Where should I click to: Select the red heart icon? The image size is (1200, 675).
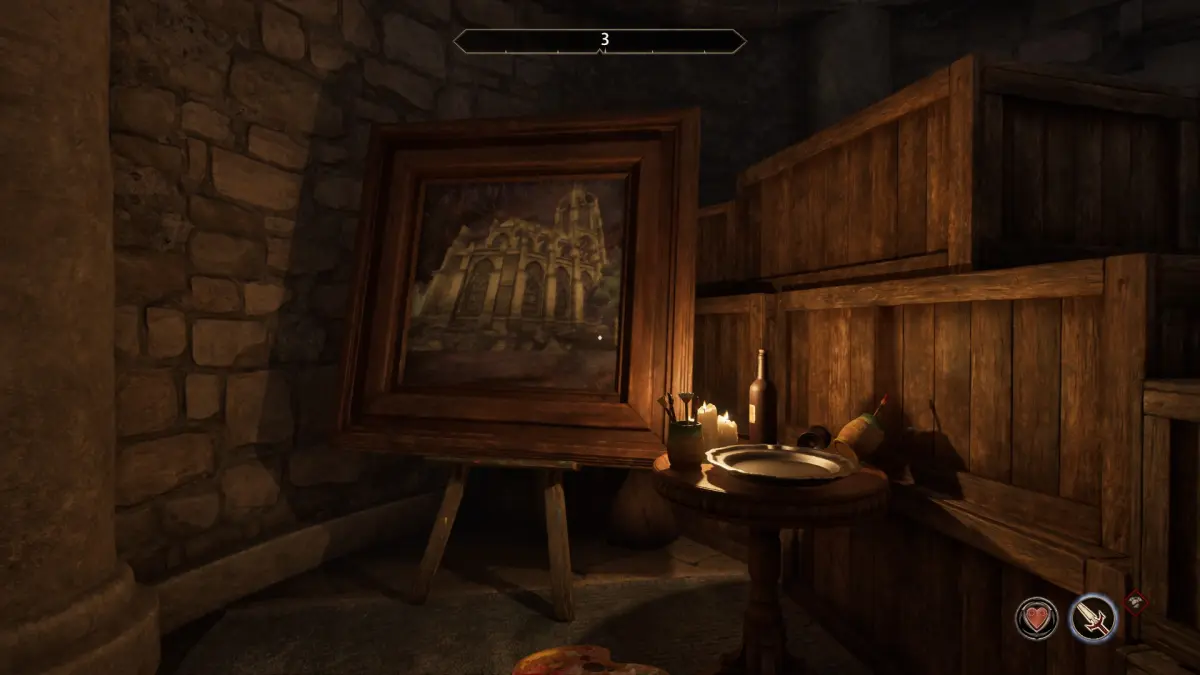[1038, 617]
